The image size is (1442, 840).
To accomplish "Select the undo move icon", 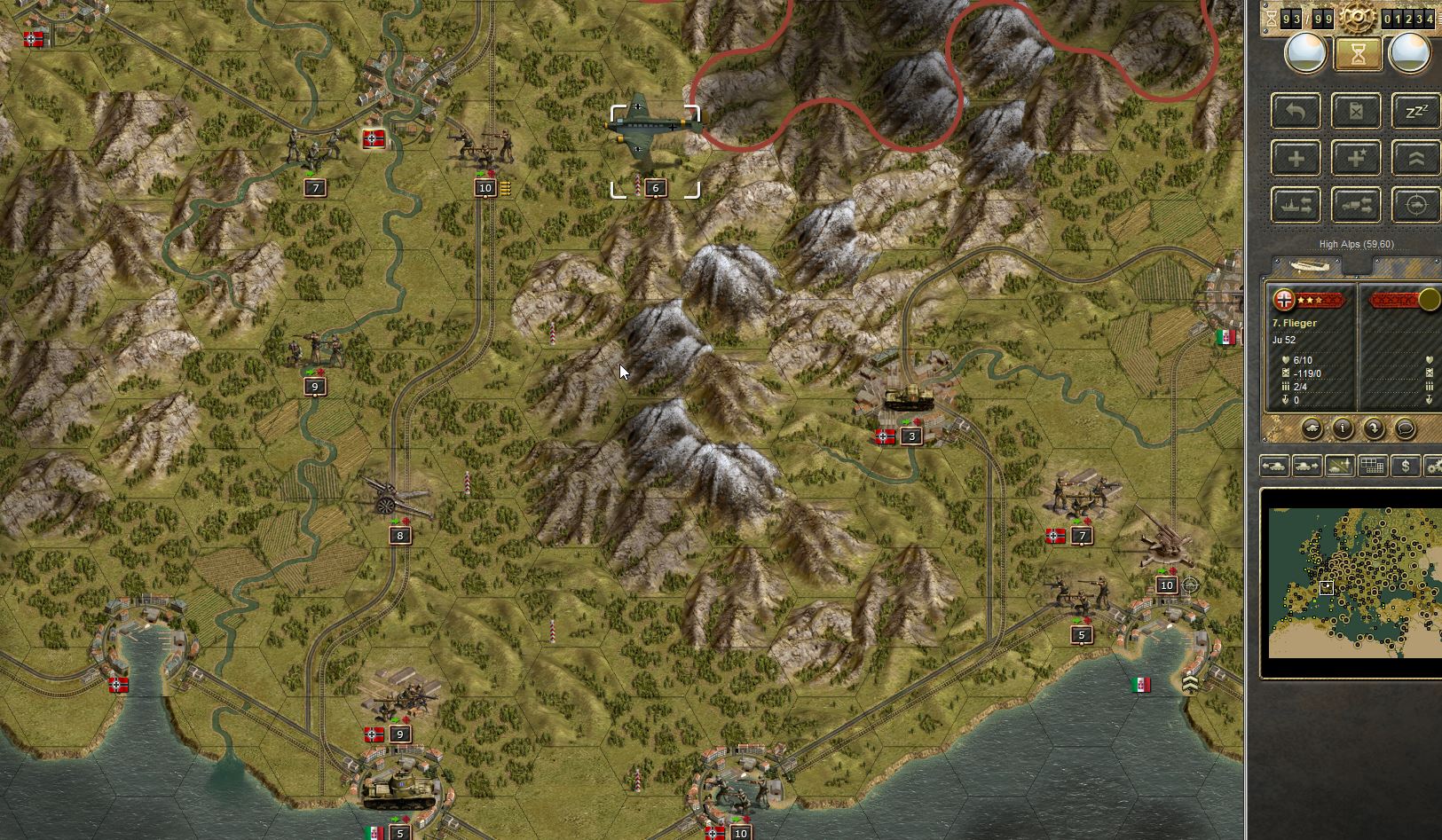I will point(1295,110).
